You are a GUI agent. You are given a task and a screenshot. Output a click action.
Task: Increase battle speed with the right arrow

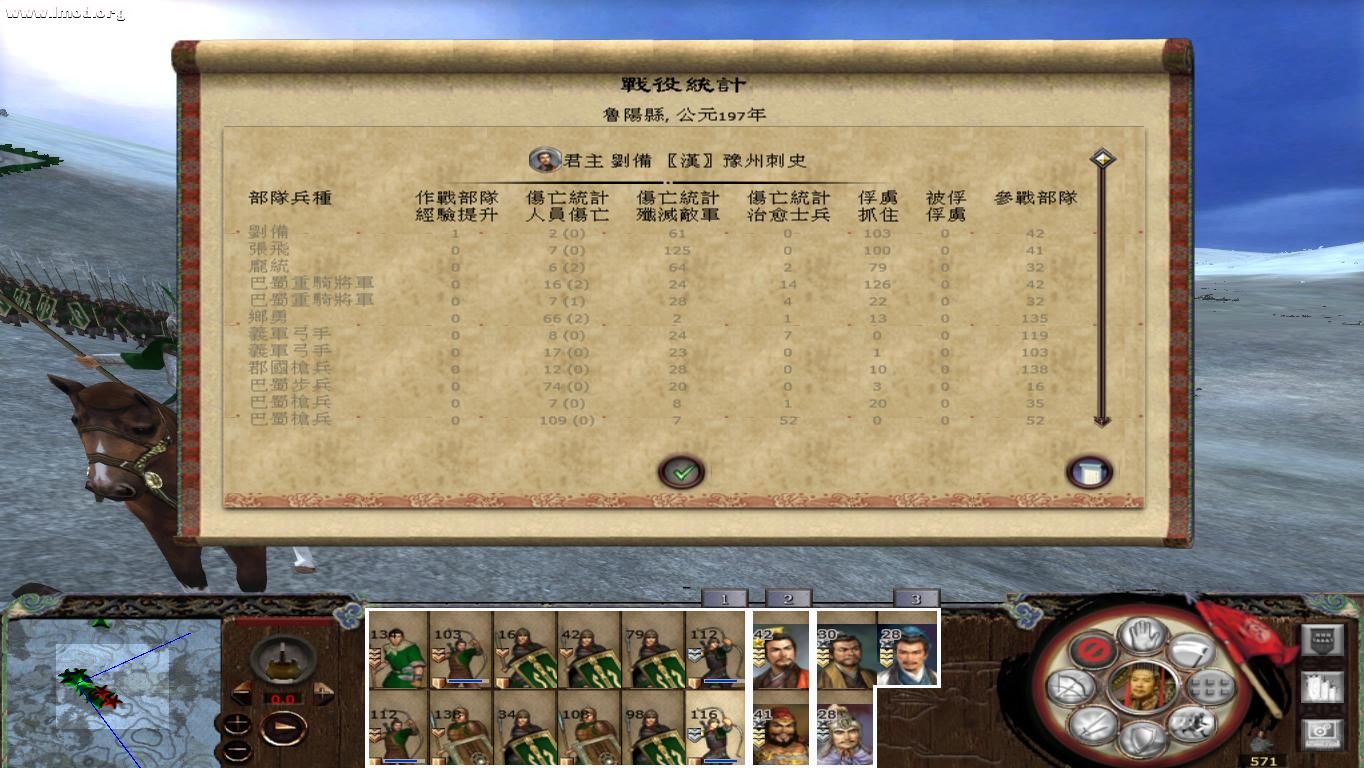[323, 693]
